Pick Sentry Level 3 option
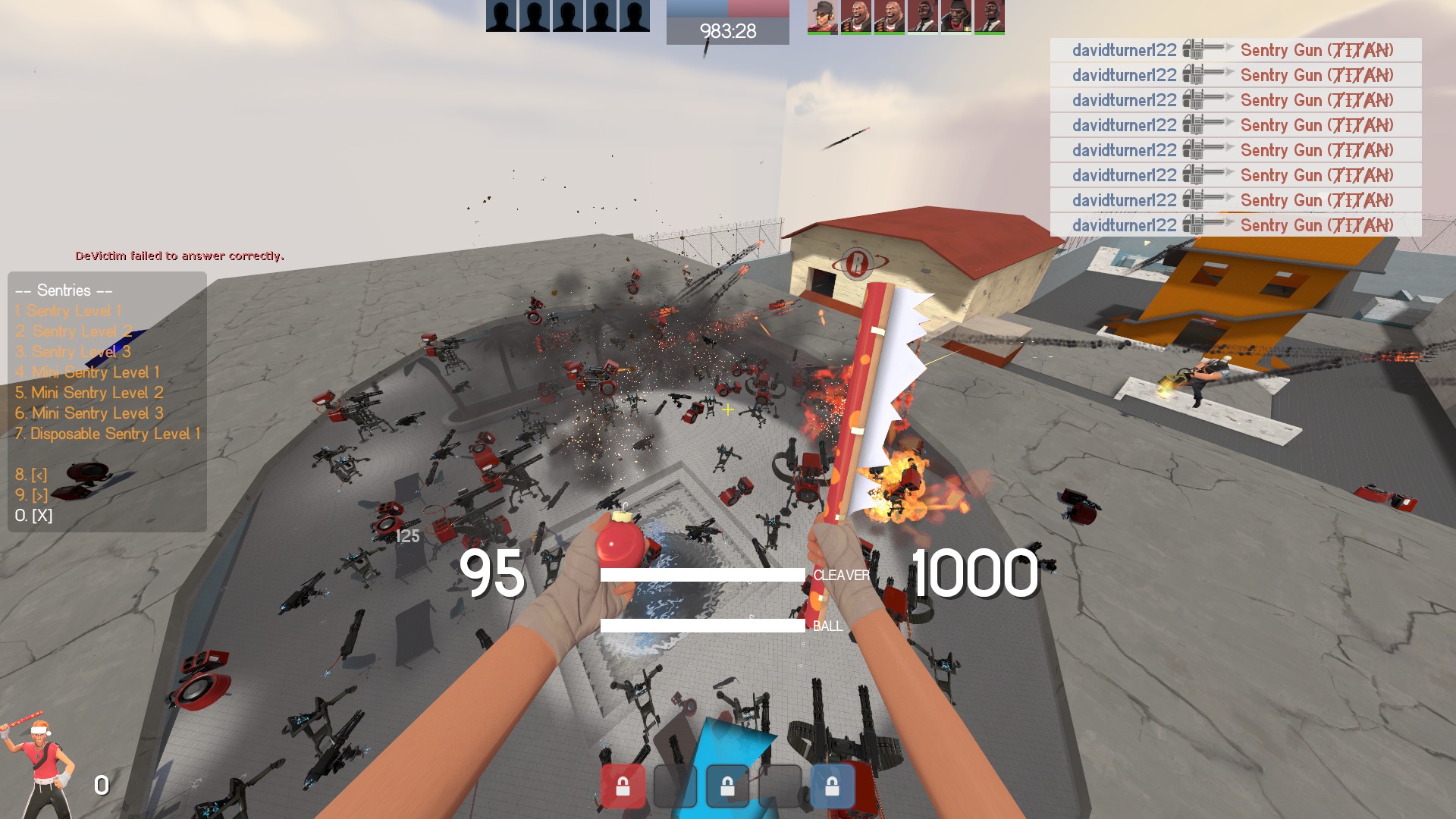 tap(74, 352)
